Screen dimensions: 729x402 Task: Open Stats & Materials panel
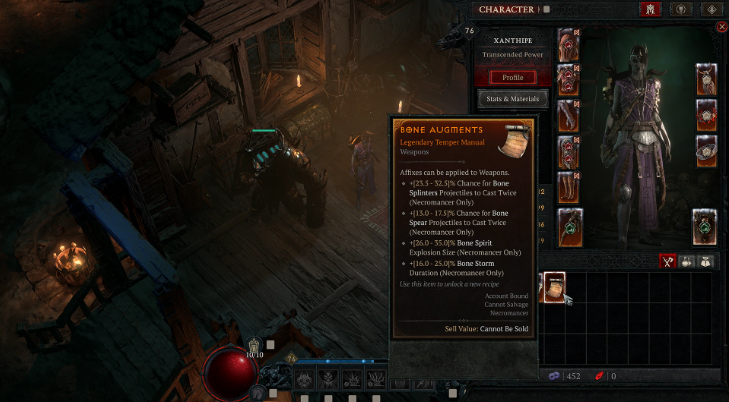(x=512, y=99)
